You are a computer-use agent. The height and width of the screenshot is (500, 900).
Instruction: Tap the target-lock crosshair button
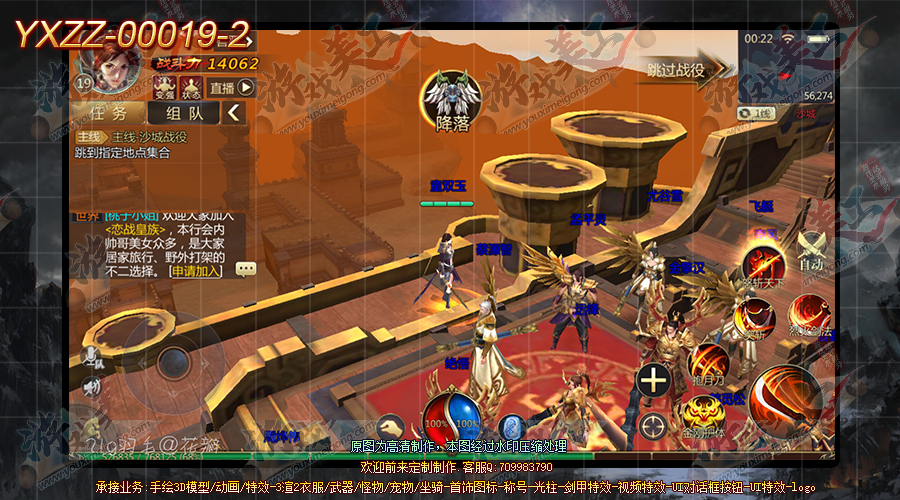[x=654, y=424]
